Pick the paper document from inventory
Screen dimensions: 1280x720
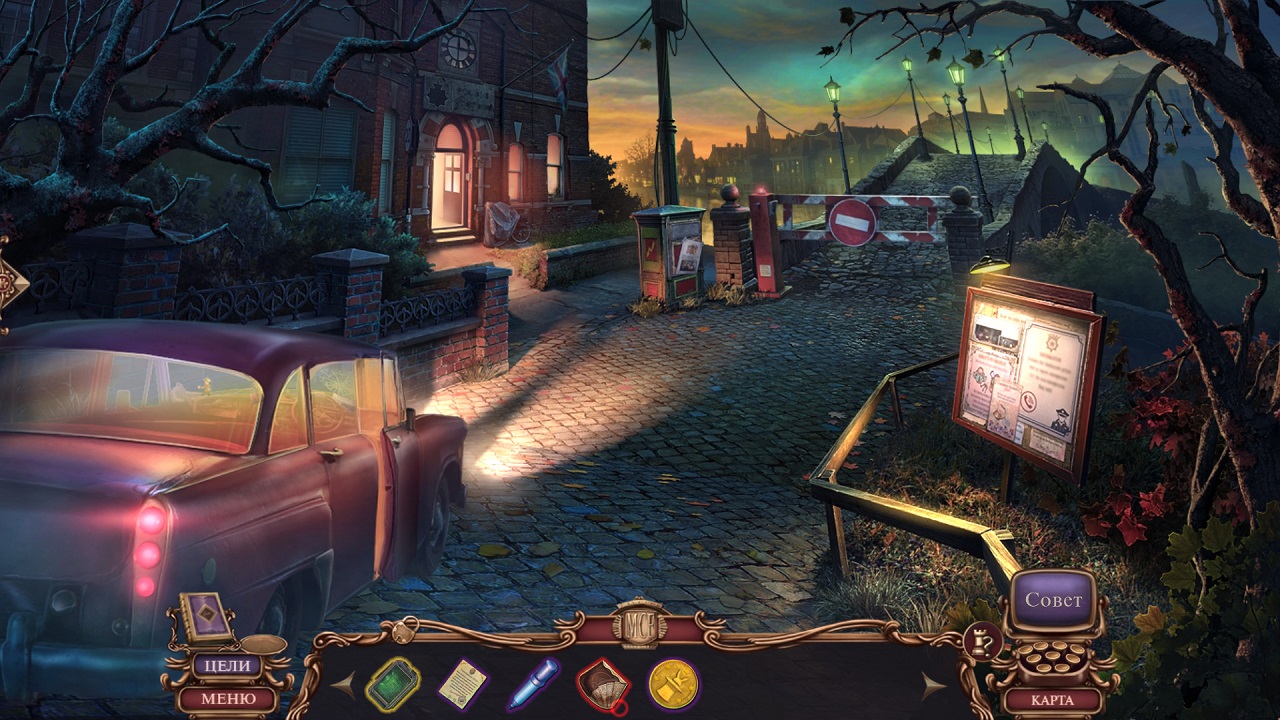click(462, 685)
